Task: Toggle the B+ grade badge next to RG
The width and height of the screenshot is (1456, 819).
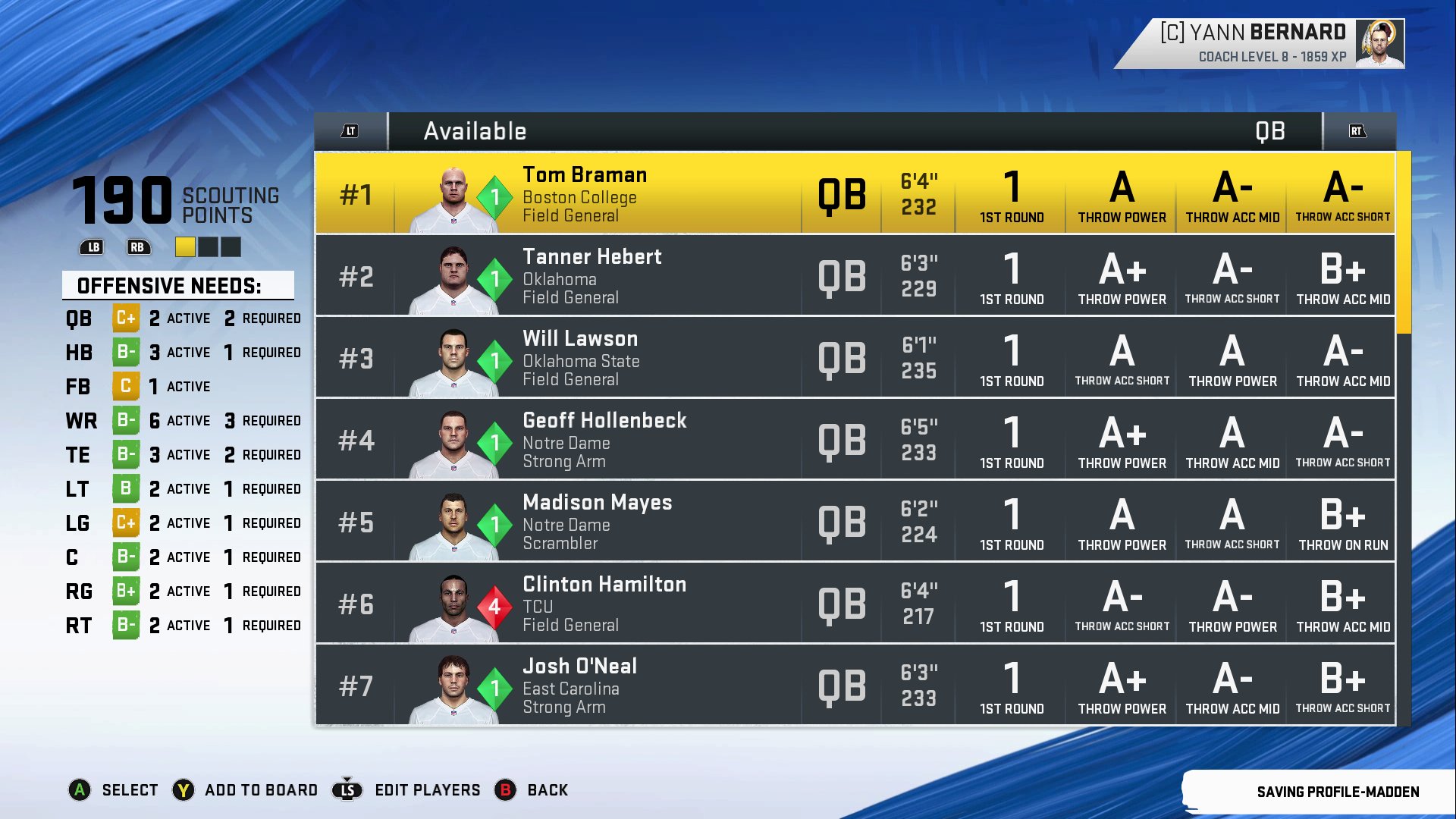Action: pyautogui.click(x=126, y=591)
